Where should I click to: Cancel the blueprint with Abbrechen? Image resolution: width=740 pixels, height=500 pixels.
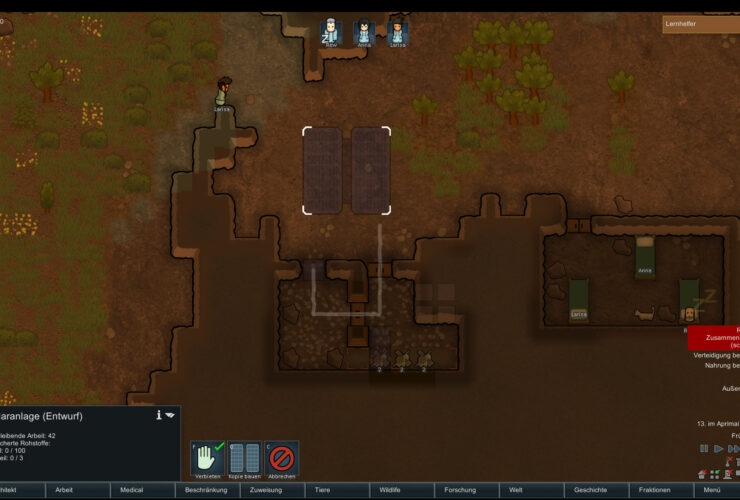(x=282, y=460)
